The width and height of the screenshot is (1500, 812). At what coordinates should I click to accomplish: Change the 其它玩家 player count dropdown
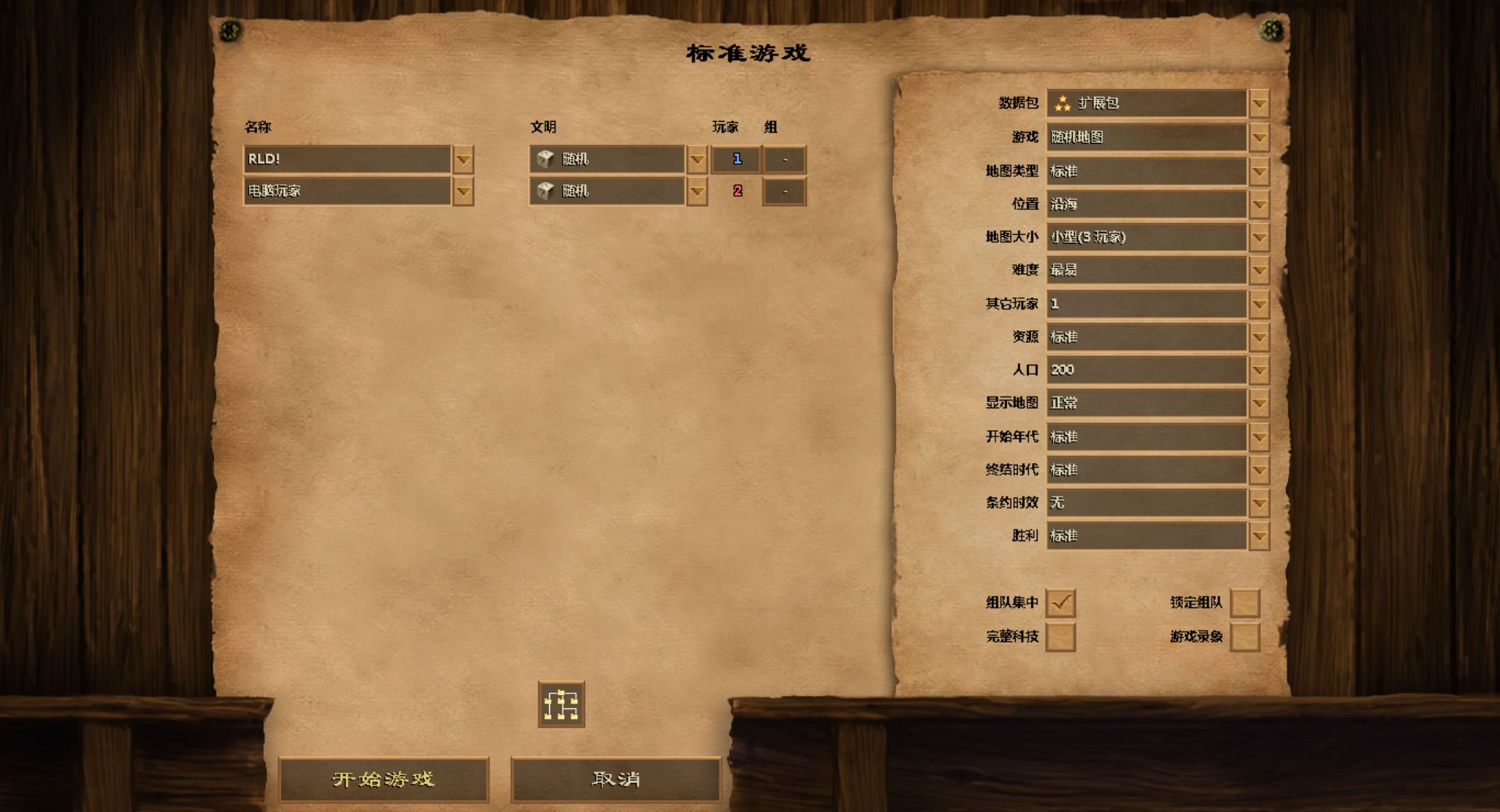[1258, 304]
